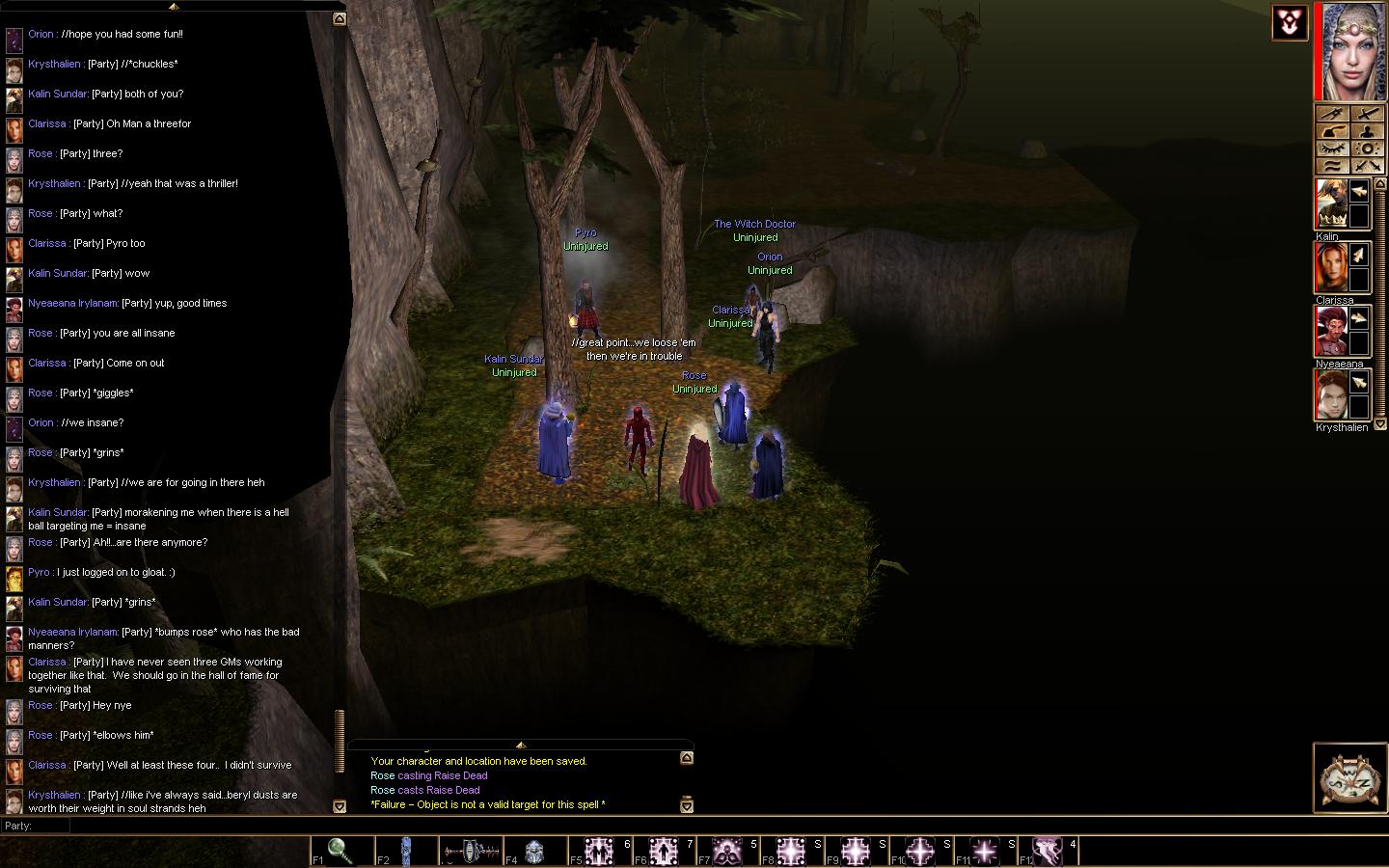Activate the winged spell in slot F7
This screenshot has width=1389, height=868.
click(727, 851)
